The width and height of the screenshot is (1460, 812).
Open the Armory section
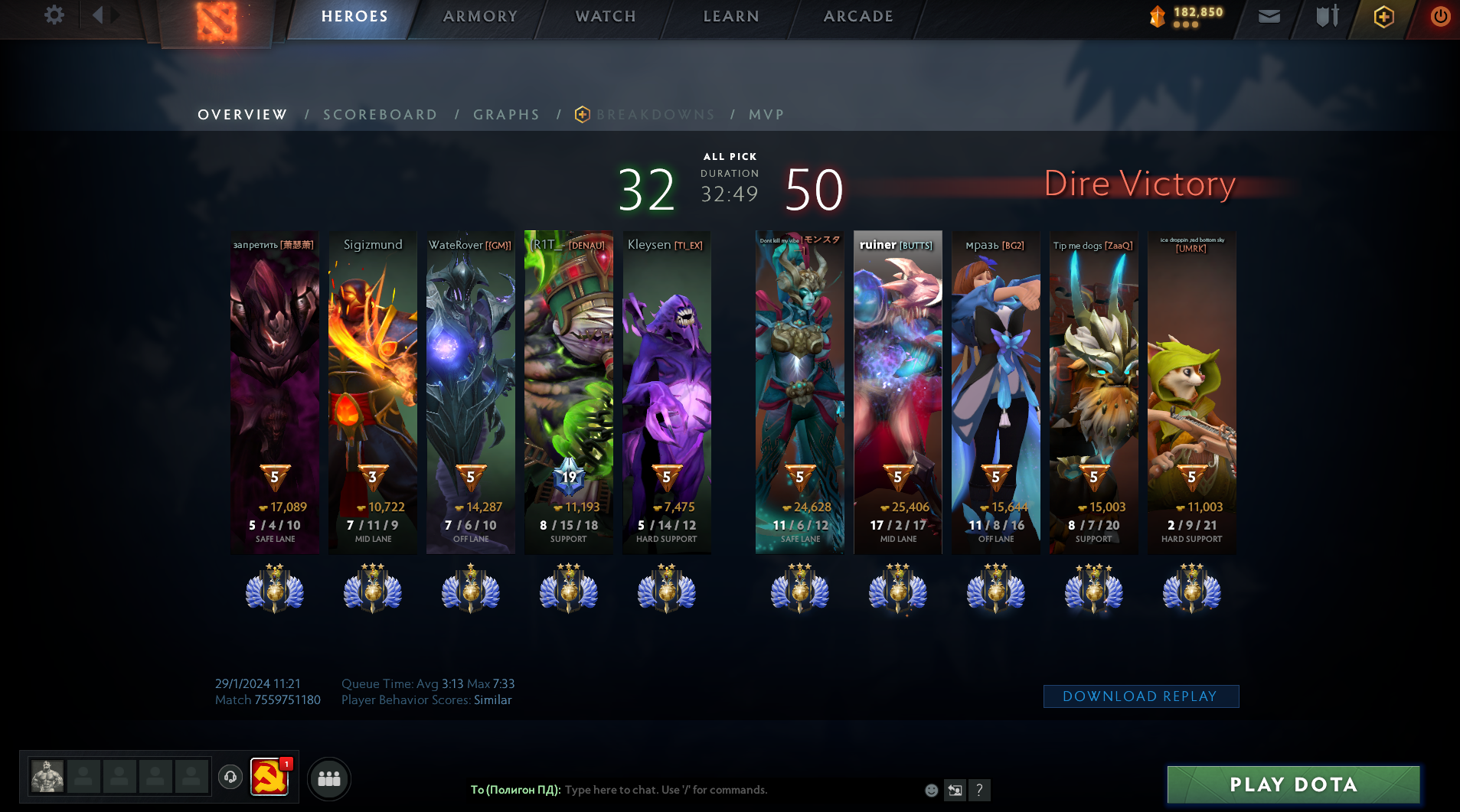pyautogui.click(x=480, y=17)
